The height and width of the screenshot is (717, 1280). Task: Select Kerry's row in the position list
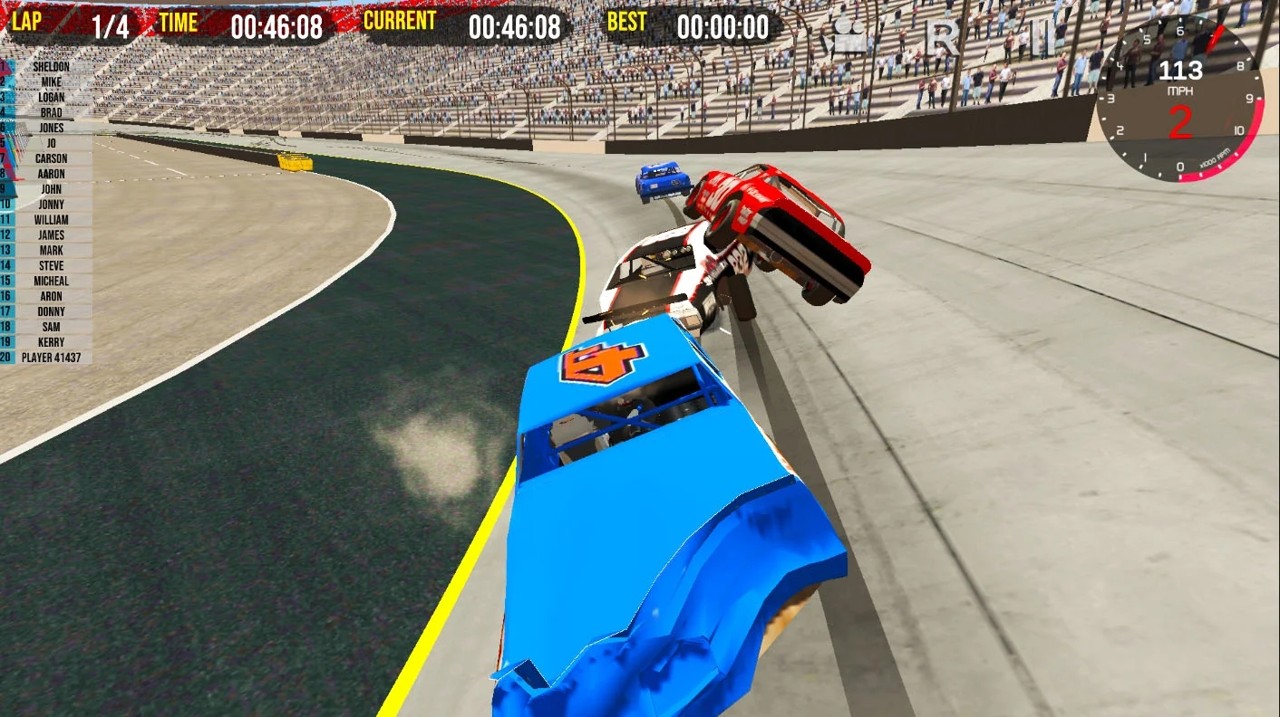50,342
